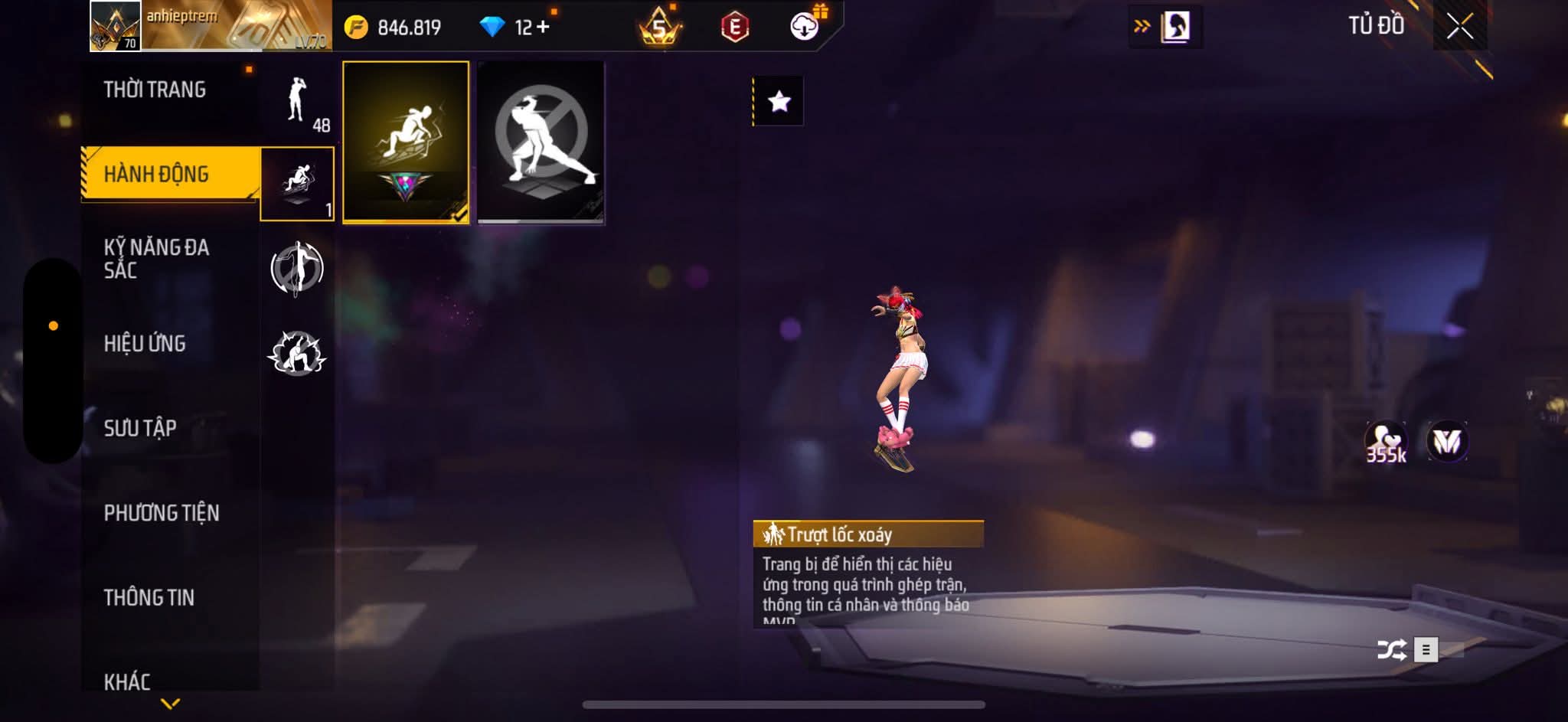Toggle the shuffle arrows icon
Image resolution: width=1568 pixels, height=722 pixels.
[1391, 650]
